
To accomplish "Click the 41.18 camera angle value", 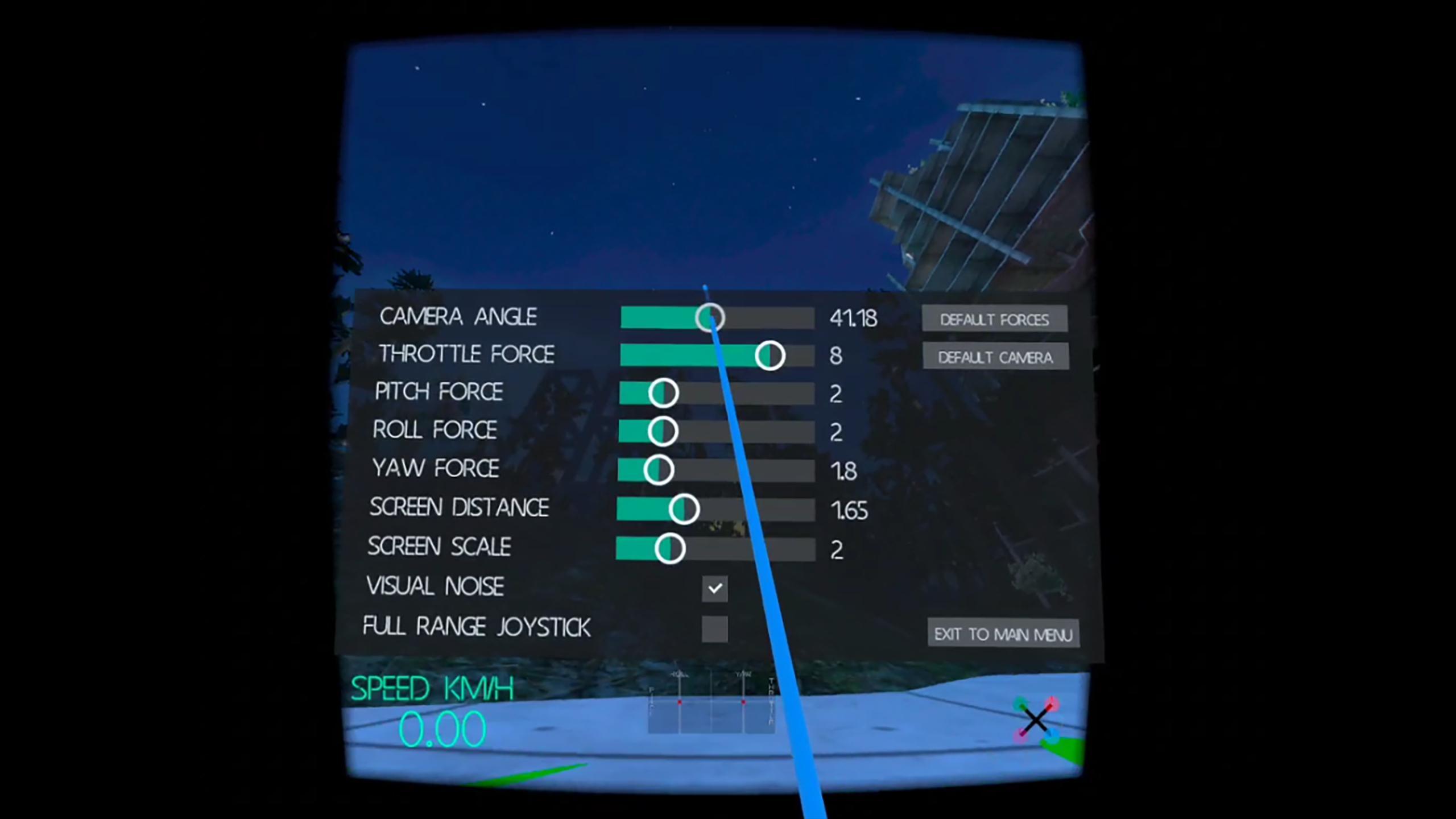I will point(853,318).
